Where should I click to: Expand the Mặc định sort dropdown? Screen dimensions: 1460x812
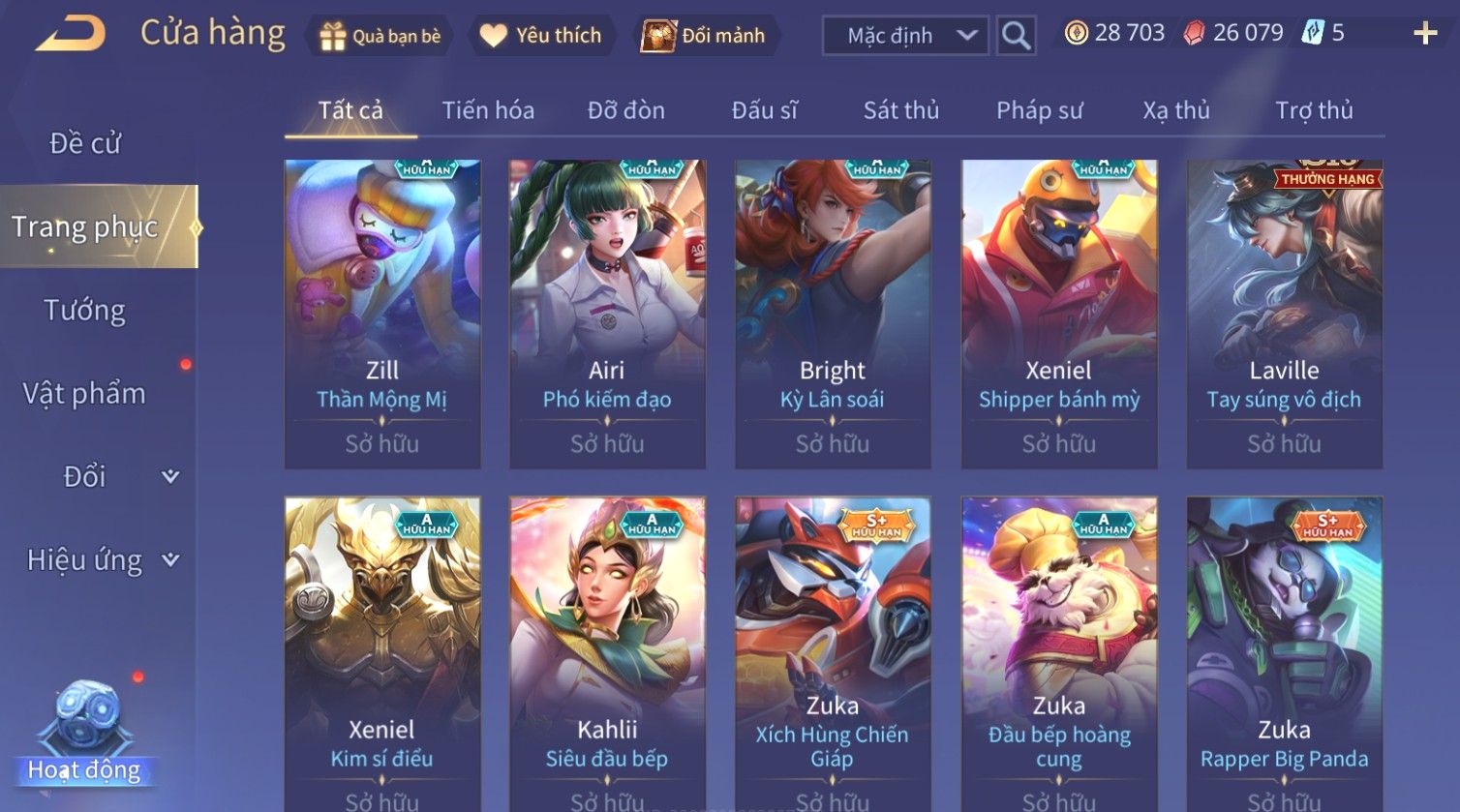905,36
